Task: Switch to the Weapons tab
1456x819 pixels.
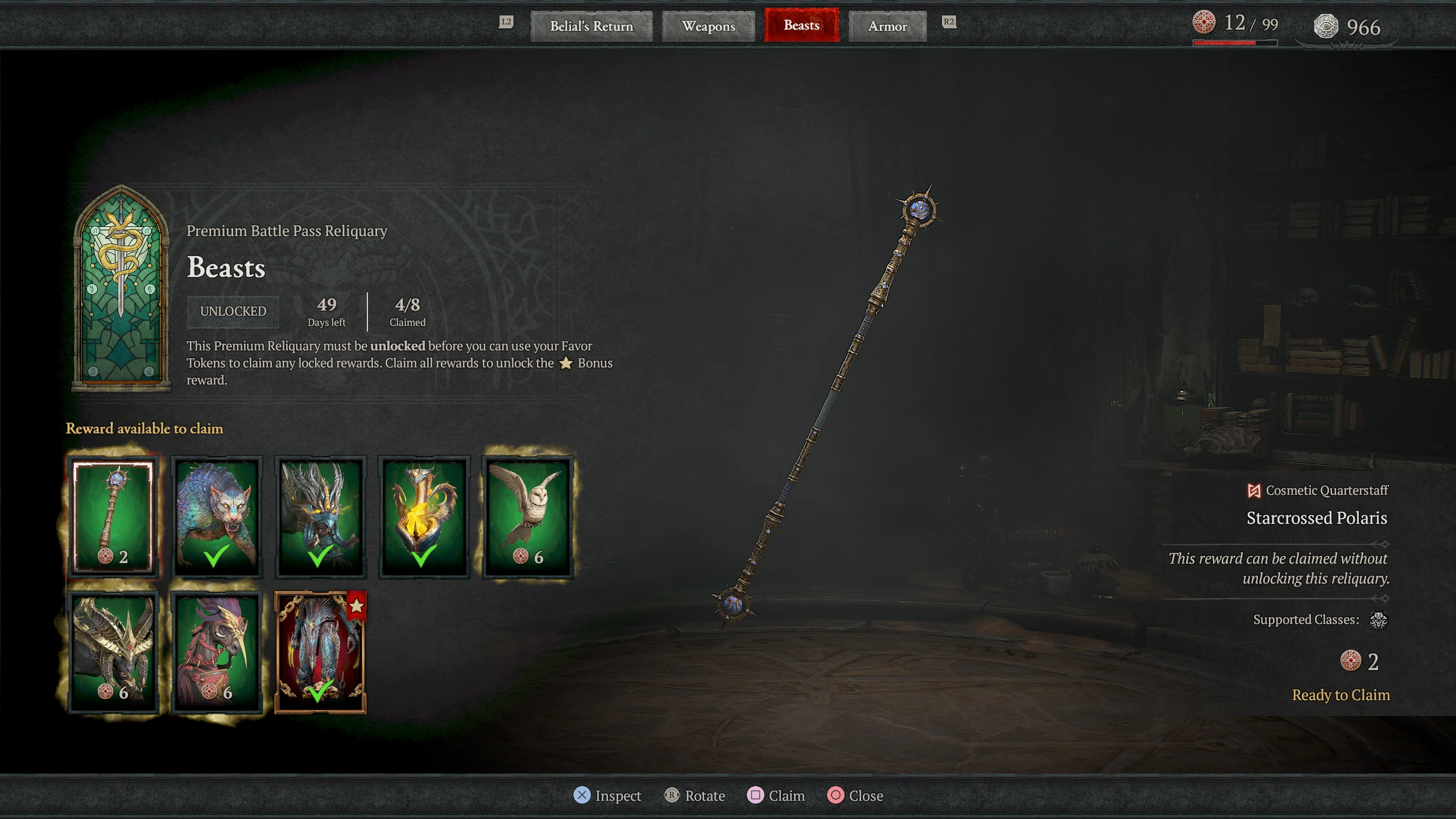Action: coord(708,26)
